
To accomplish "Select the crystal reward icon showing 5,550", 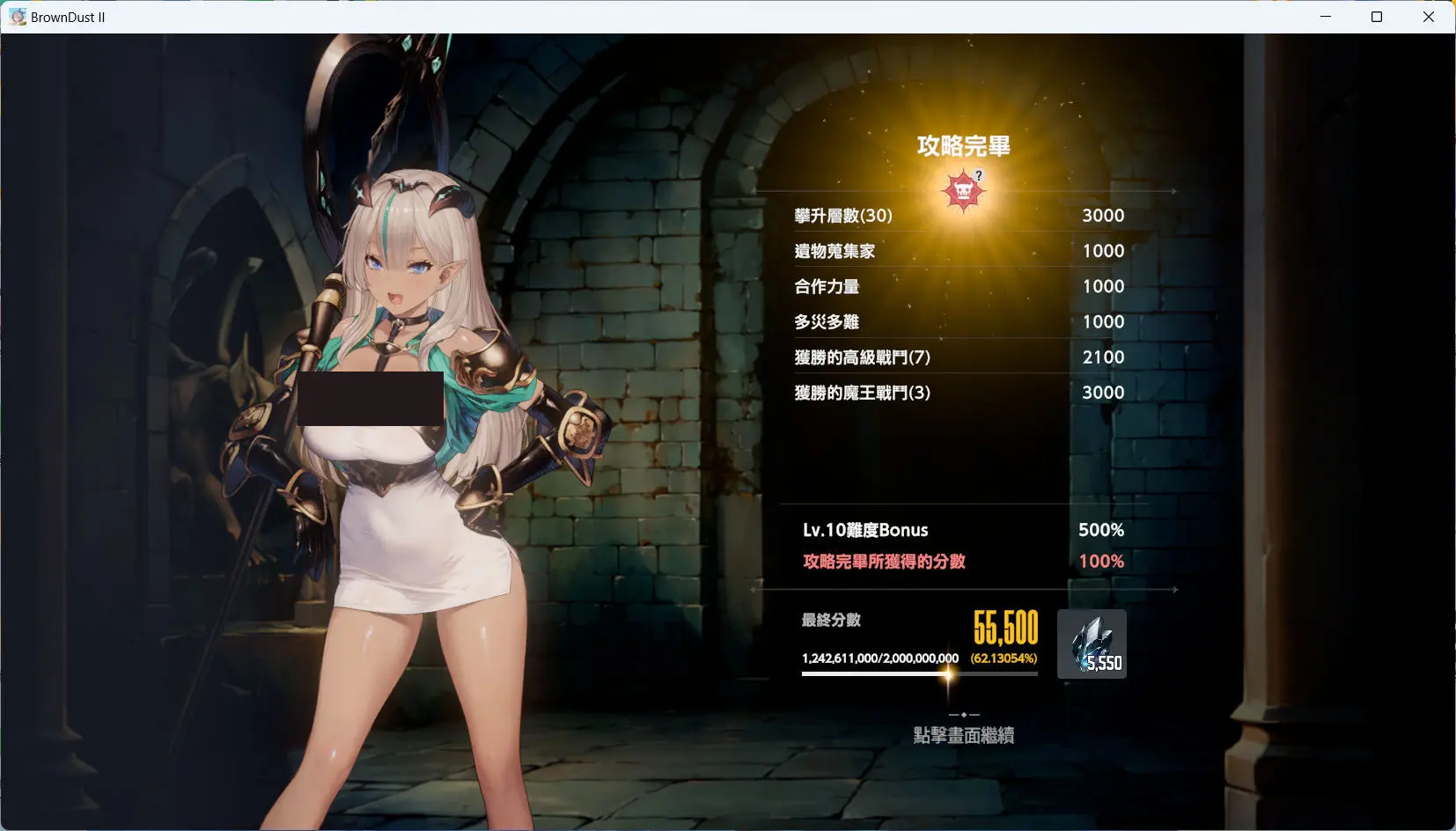I will (1092, 643).
